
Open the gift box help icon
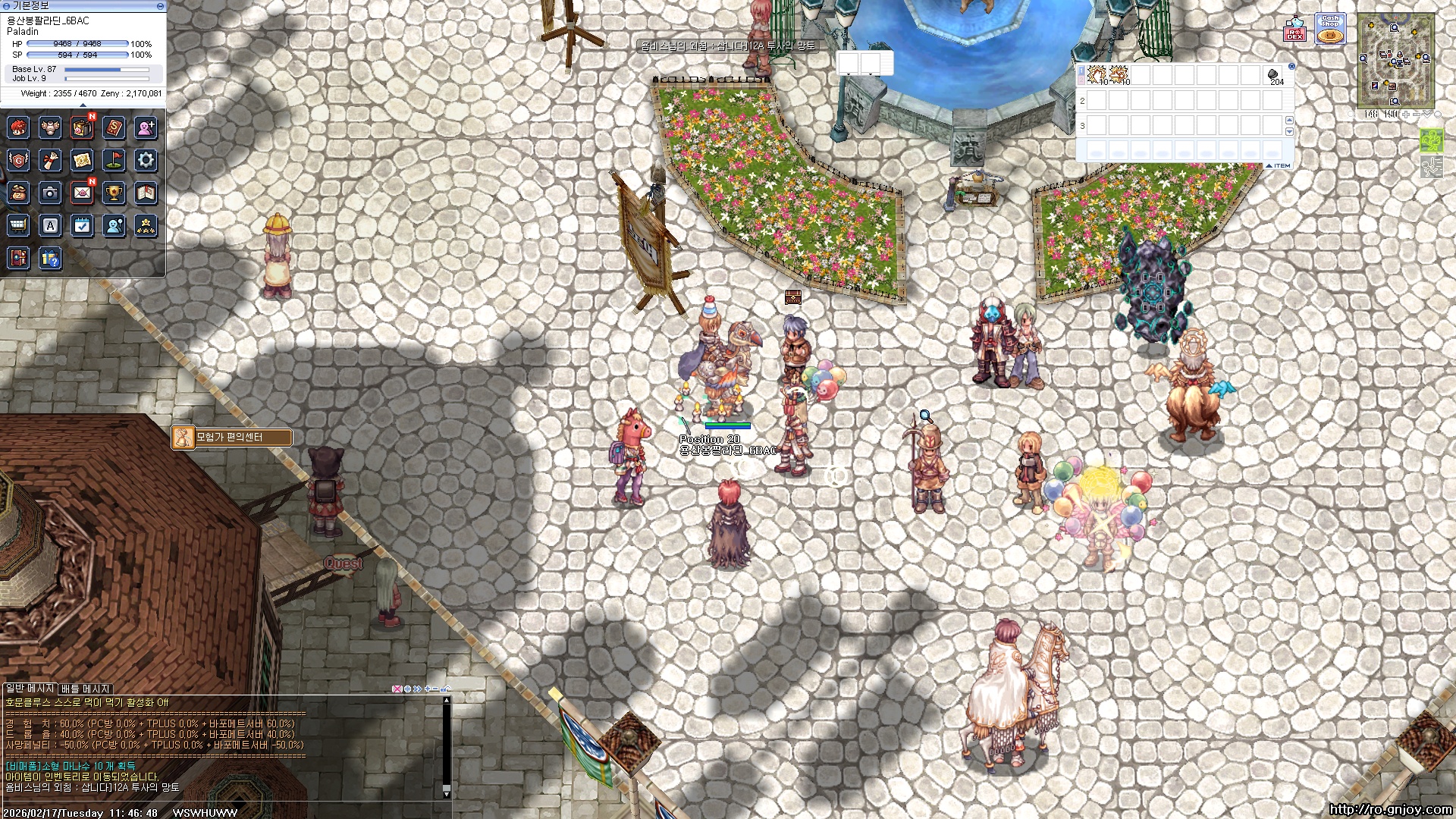[x=50, y=258]
